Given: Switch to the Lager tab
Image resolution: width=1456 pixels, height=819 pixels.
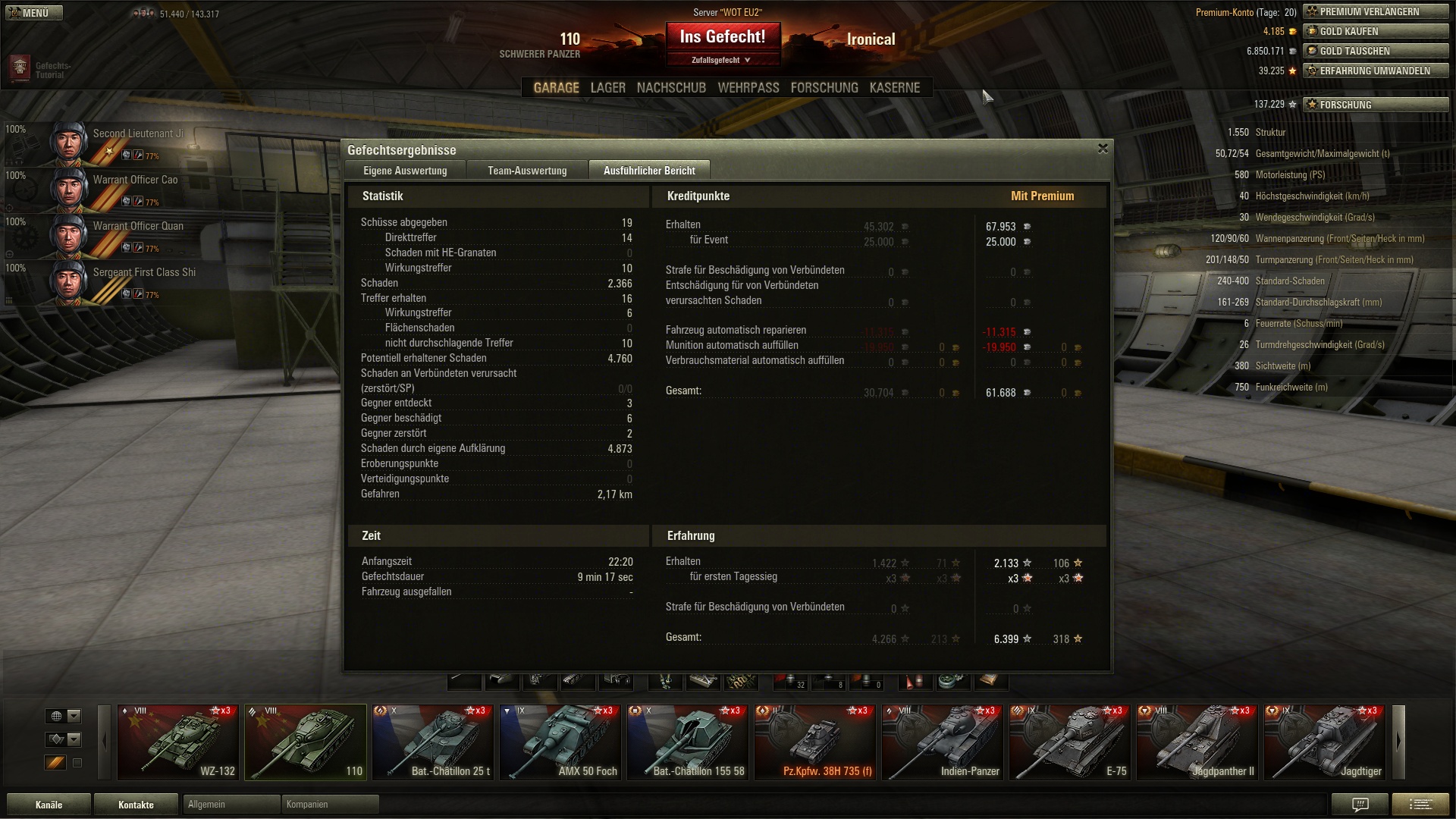Looking at the screenshot, I should tap(607, 88).
